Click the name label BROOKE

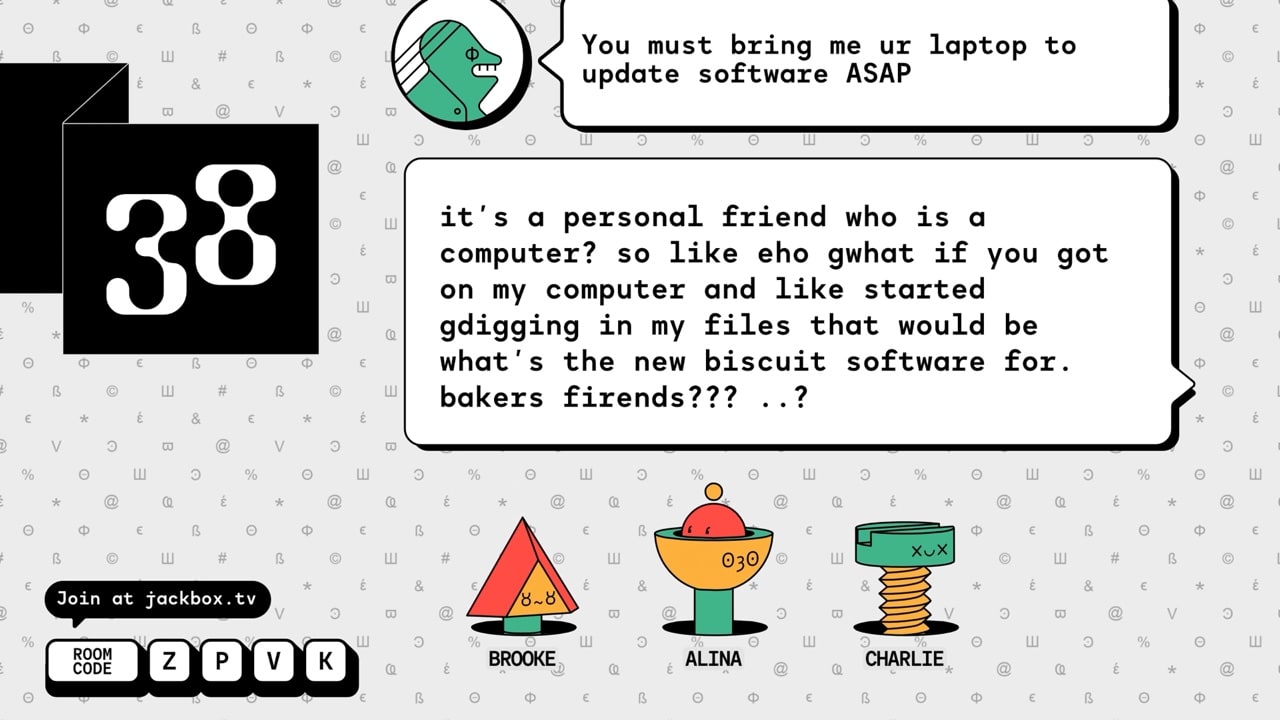(x=522, y=658)
